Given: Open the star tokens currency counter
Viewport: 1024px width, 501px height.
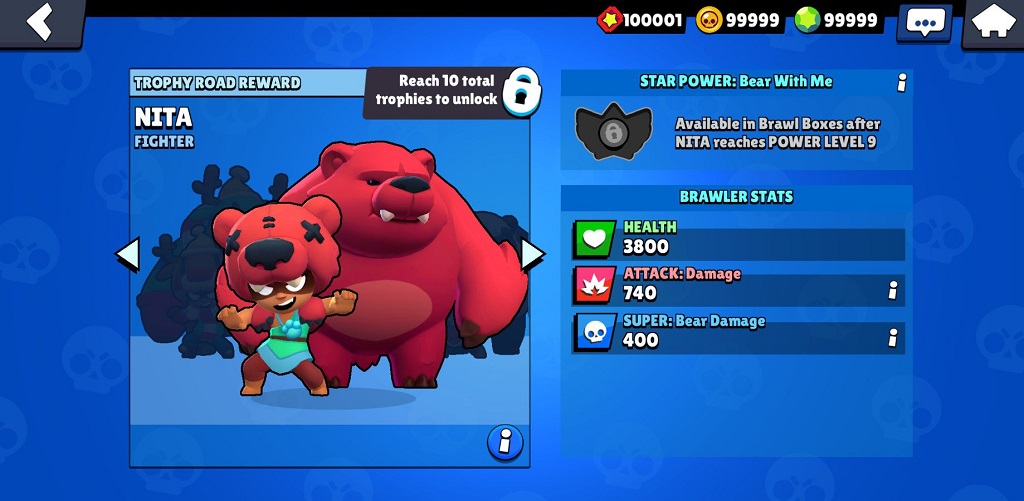Looking at the screenshot, I should pyautogui.click(x=641, y=20).
